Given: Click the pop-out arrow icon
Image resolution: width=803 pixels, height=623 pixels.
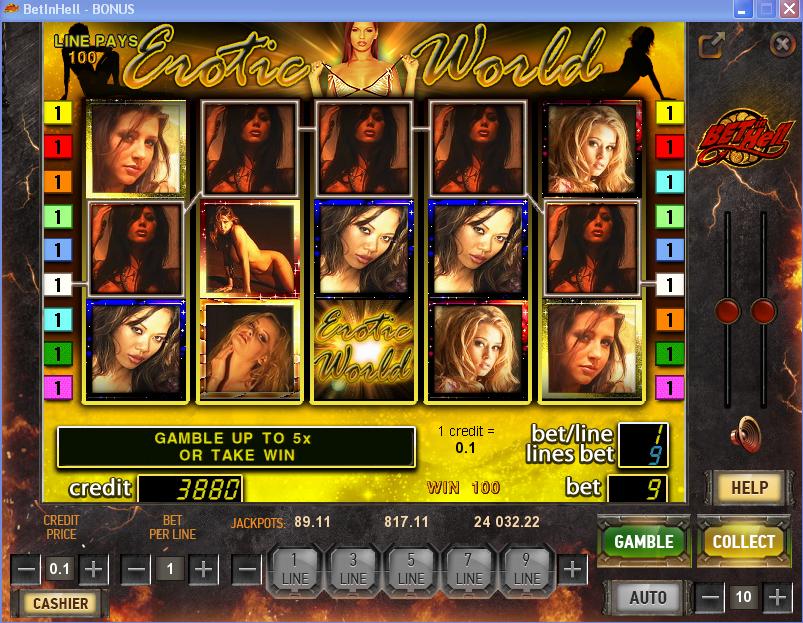Looking at the screenshot, I should point(712,45).
